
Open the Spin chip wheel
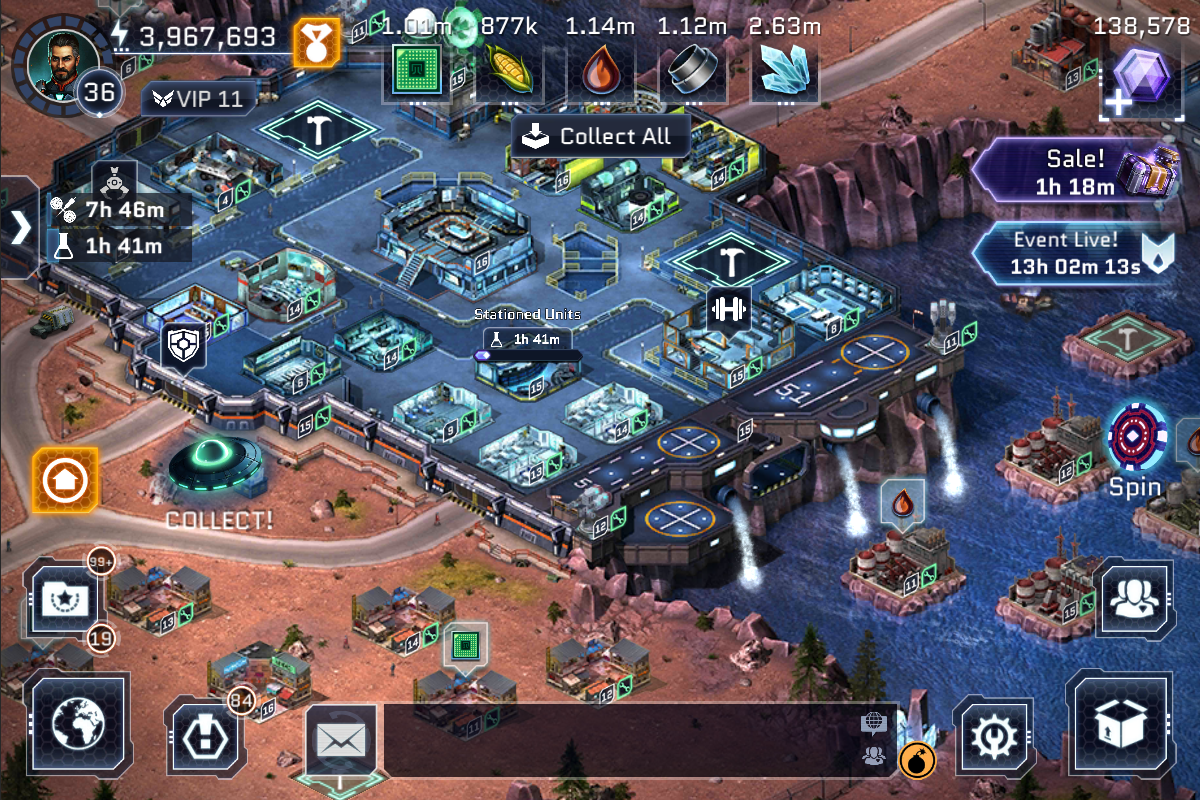coord(1137,440)
